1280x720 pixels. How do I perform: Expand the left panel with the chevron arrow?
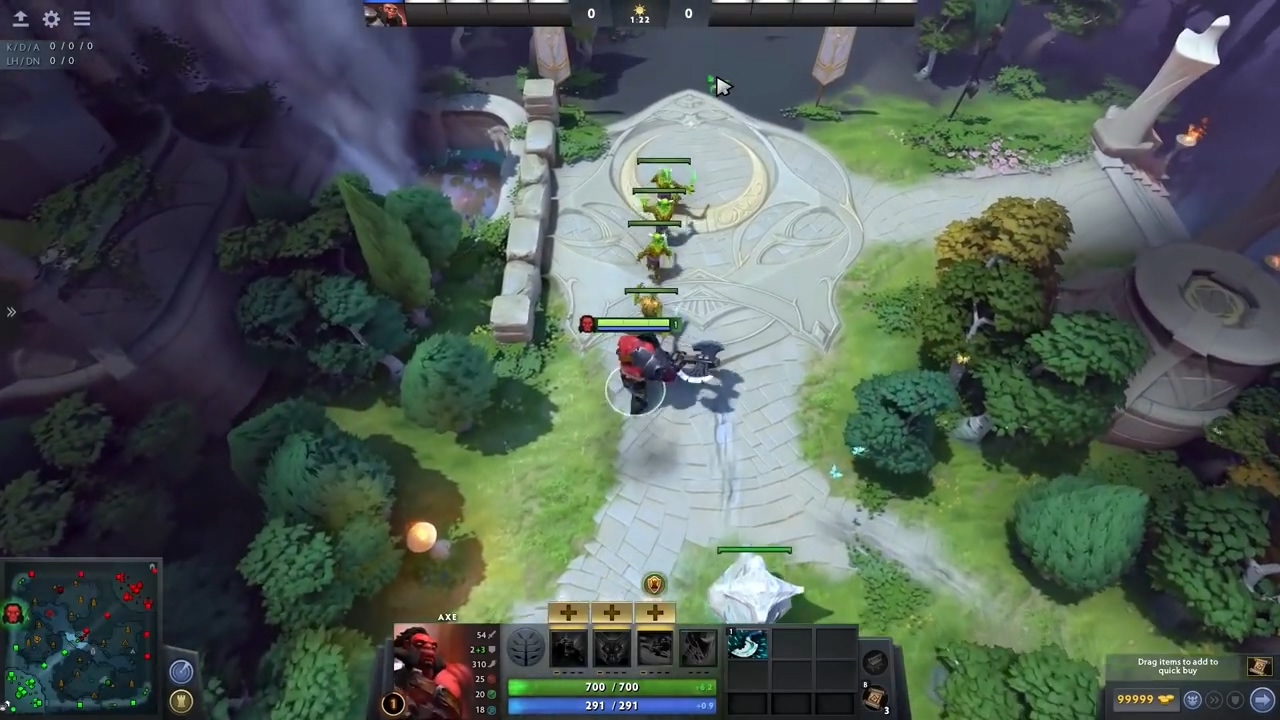(x=11, y=312)
